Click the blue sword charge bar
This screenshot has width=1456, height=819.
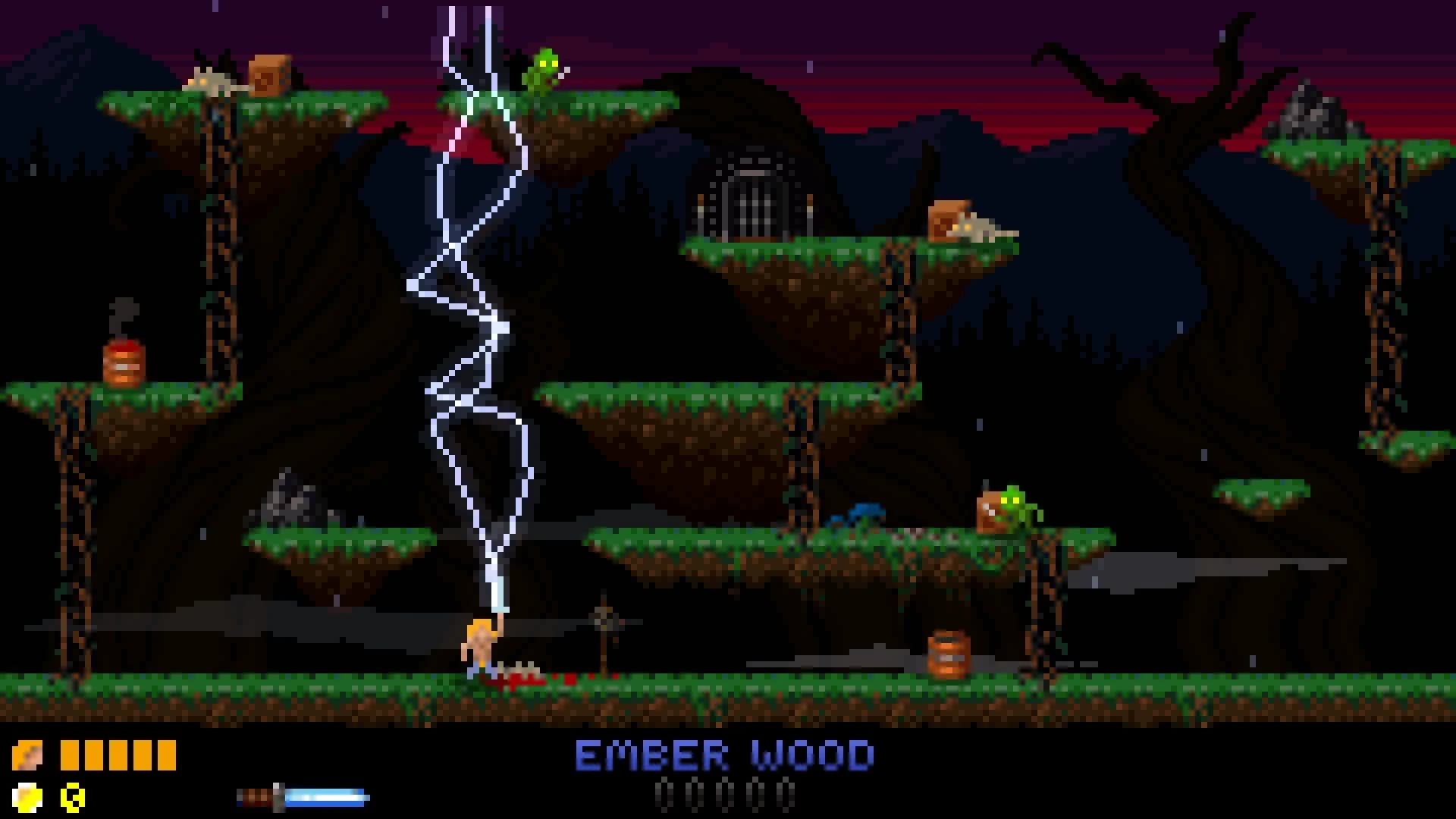326,796
